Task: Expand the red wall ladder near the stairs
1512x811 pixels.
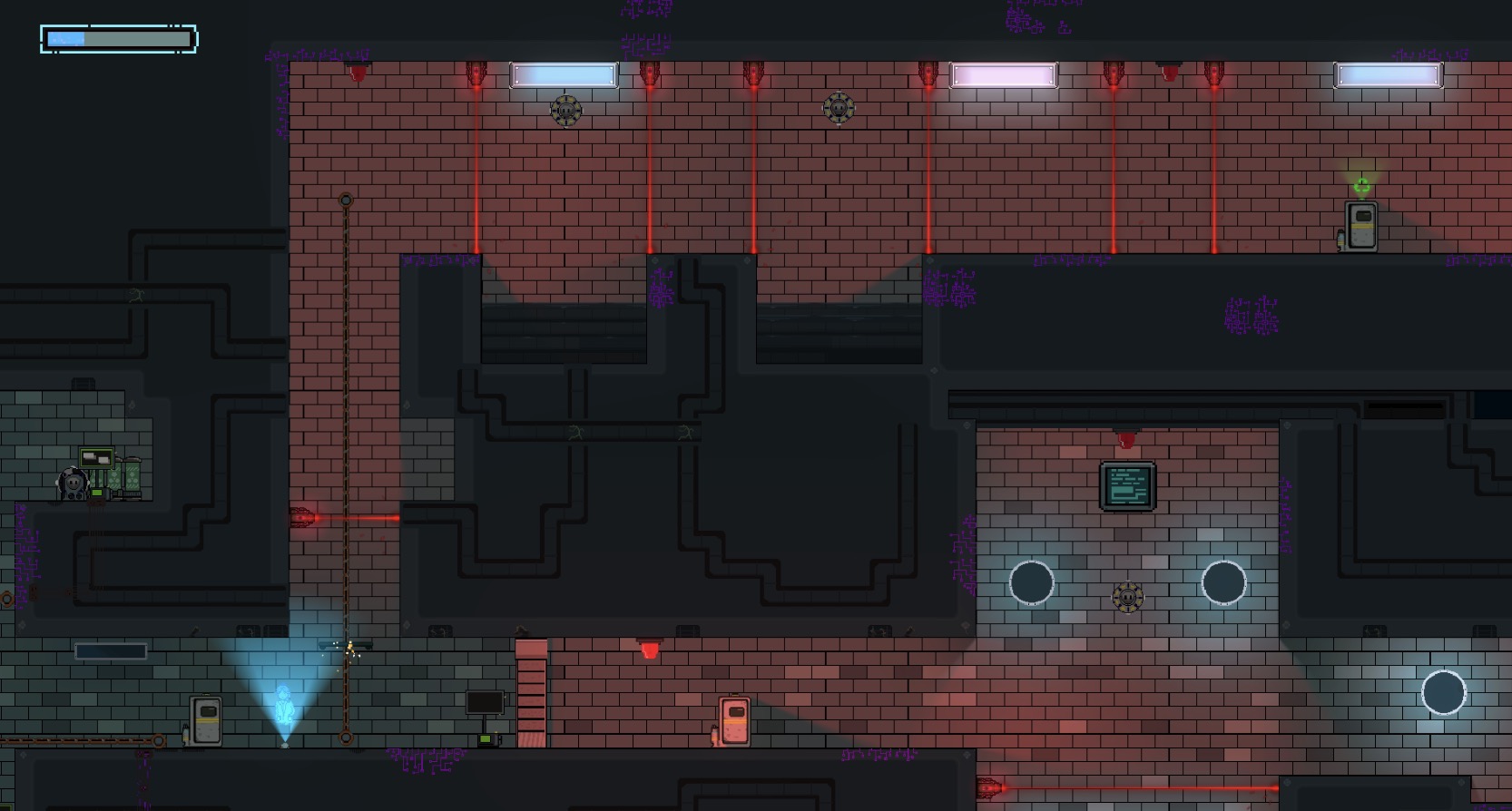Action: pos(531,694)
